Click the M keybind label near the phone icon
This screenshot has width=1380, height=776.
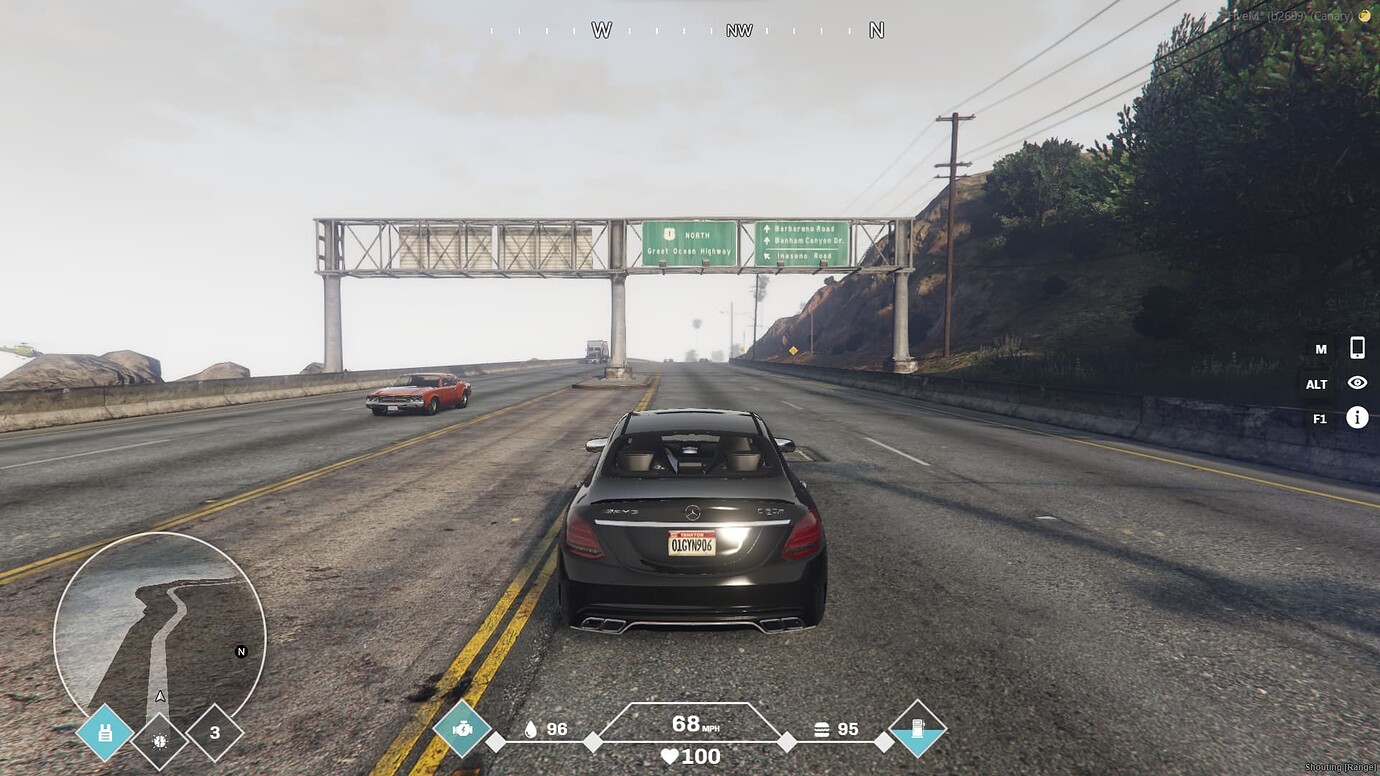tap(1319, 349)
